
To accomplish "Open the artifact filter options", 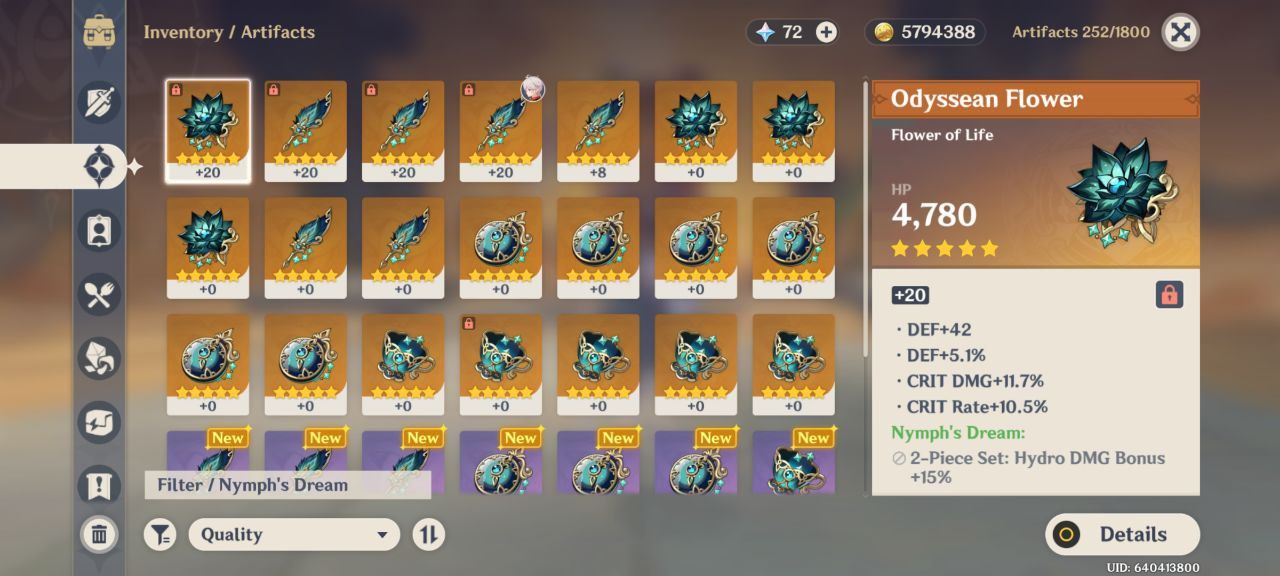I will pyautogui.click(x=160, y=534).
